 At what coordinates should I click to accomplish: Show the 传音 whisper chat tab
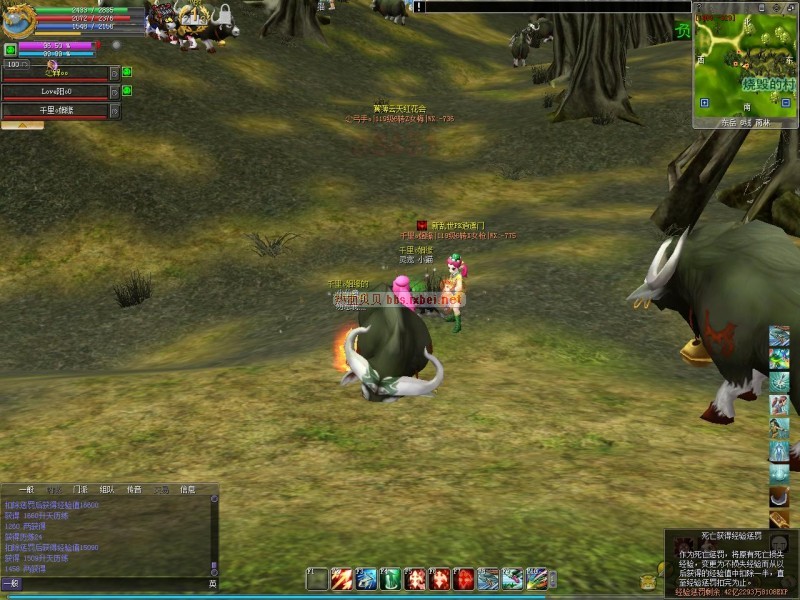134,490
